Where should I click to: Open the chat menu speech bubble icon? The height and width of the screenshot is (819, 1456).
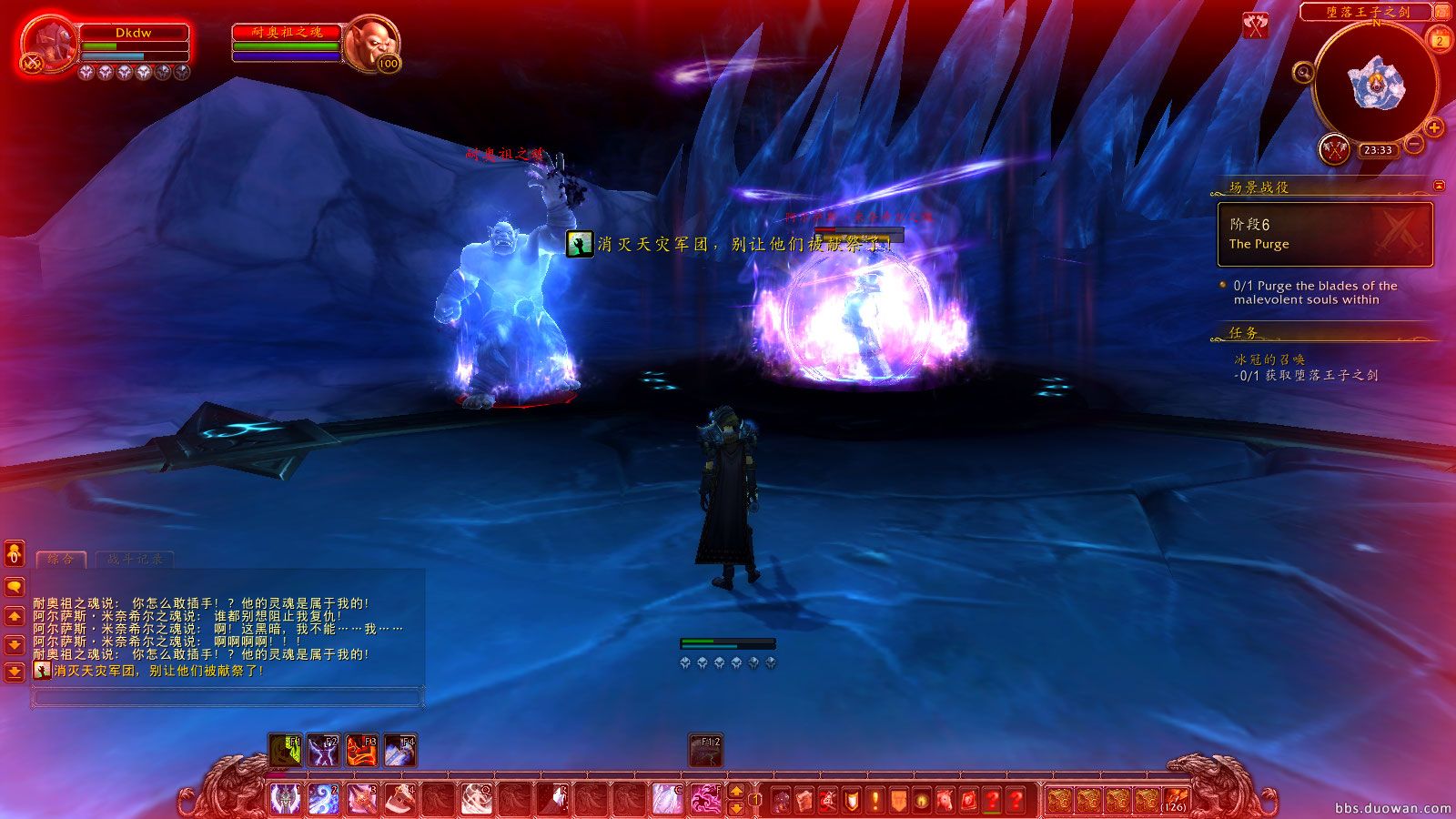tap(13, 585)
